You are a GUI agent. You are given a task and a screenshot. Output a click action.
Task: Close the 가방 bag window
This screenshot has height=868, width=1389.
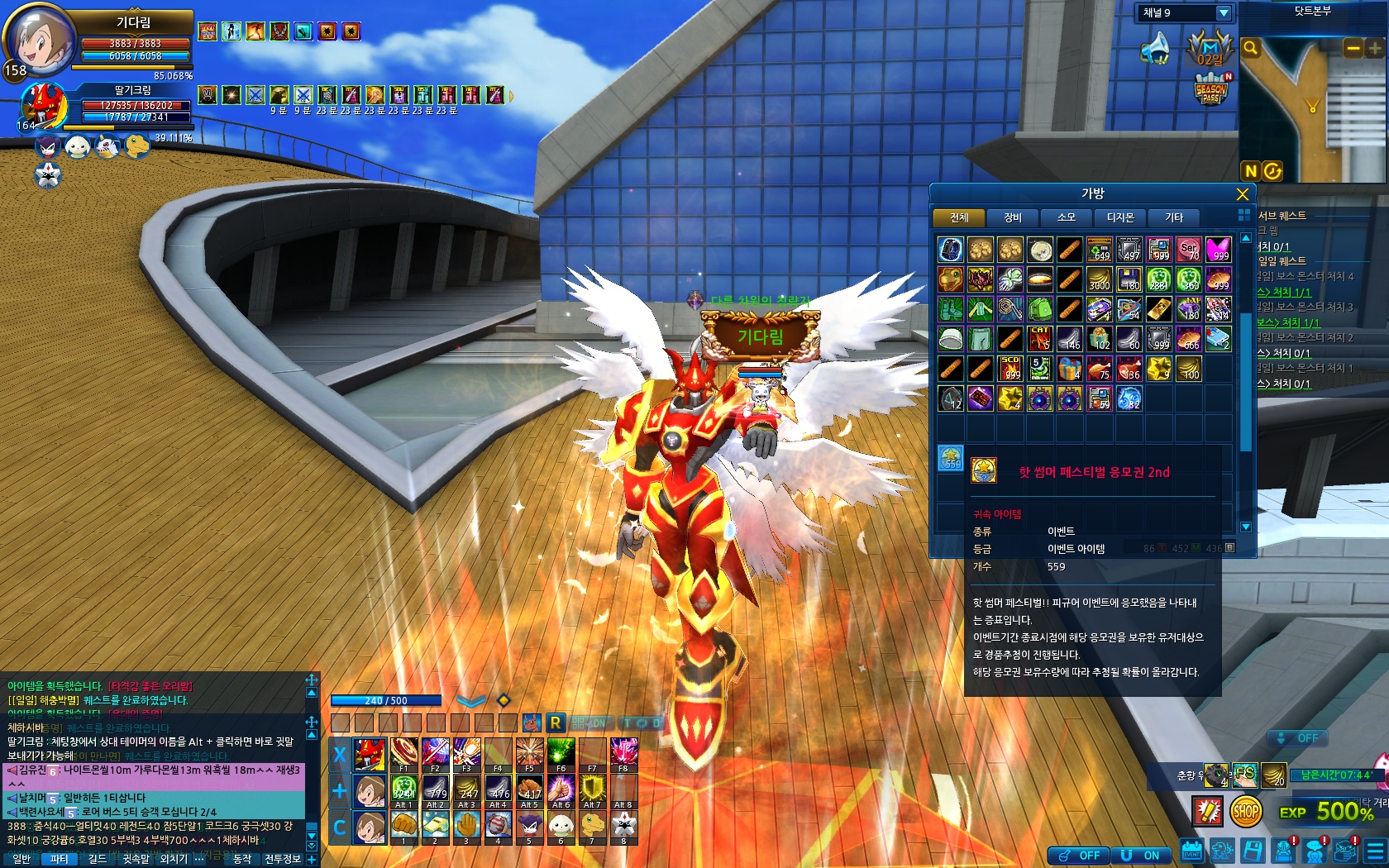tap(1242, 194)
